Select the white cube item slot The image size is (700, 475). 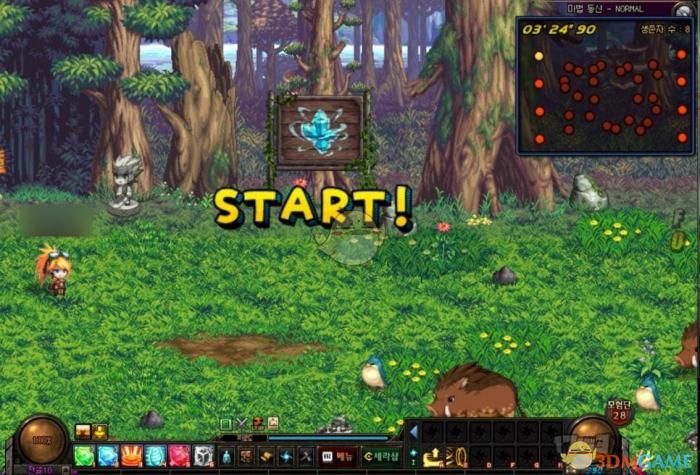(204, 456)
